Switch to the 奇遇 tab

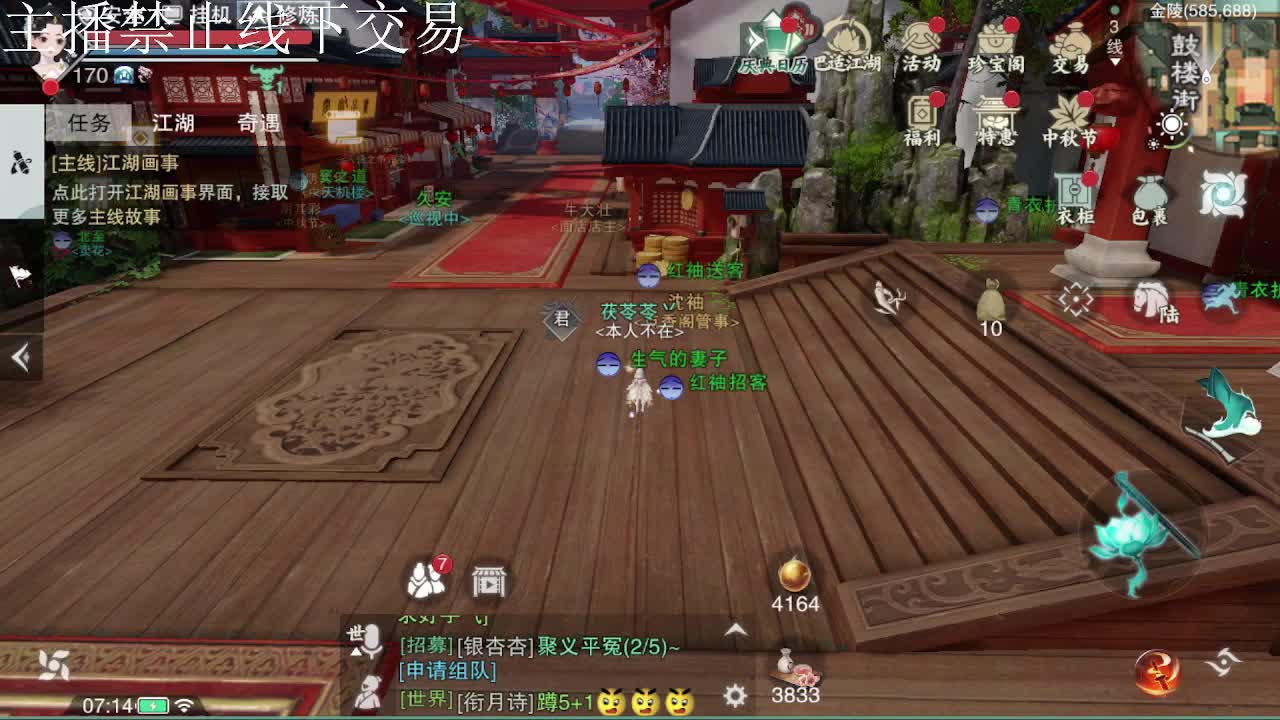pyautogui.click(x=257, y=121)
